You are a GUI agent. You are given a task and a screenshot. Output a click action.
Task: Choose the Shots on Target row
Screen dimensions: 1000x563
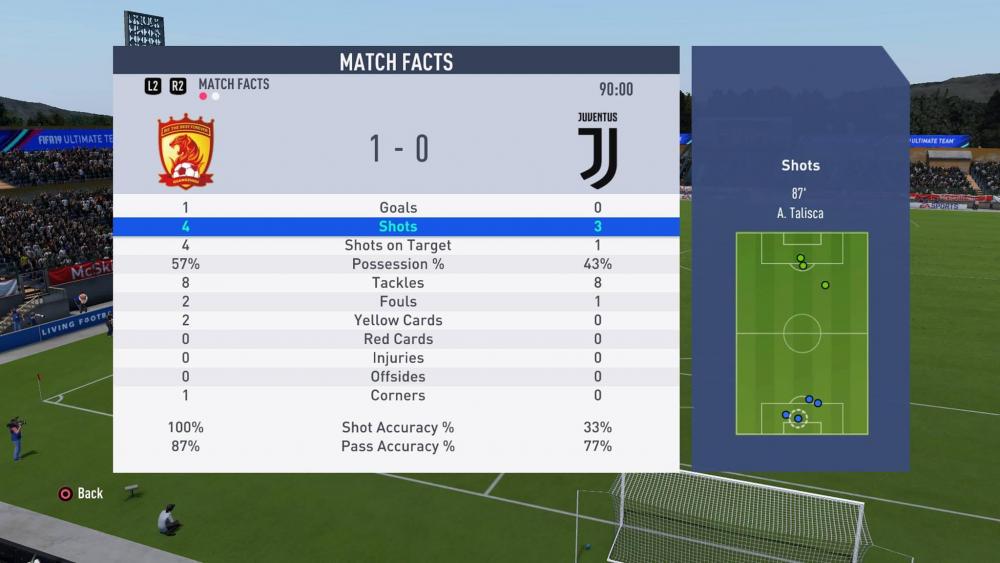pyautogui.click(x=397, y=246)
